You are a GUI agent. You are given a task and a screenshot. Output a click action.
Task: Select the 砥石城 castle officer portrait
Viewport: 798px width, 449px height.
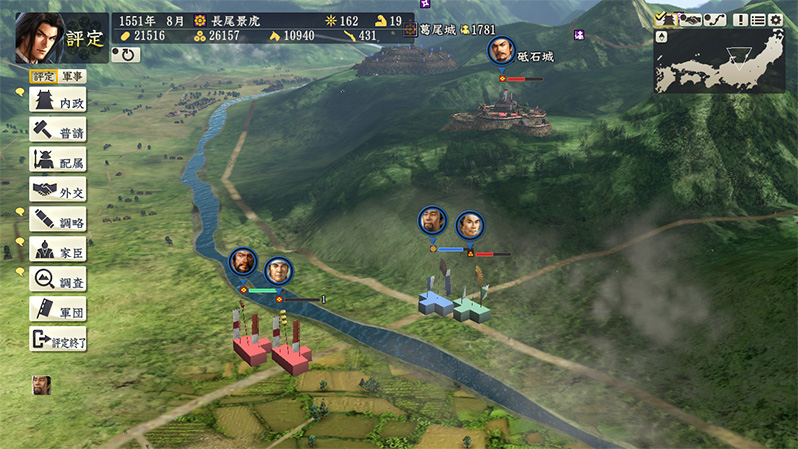click(501, 52)
